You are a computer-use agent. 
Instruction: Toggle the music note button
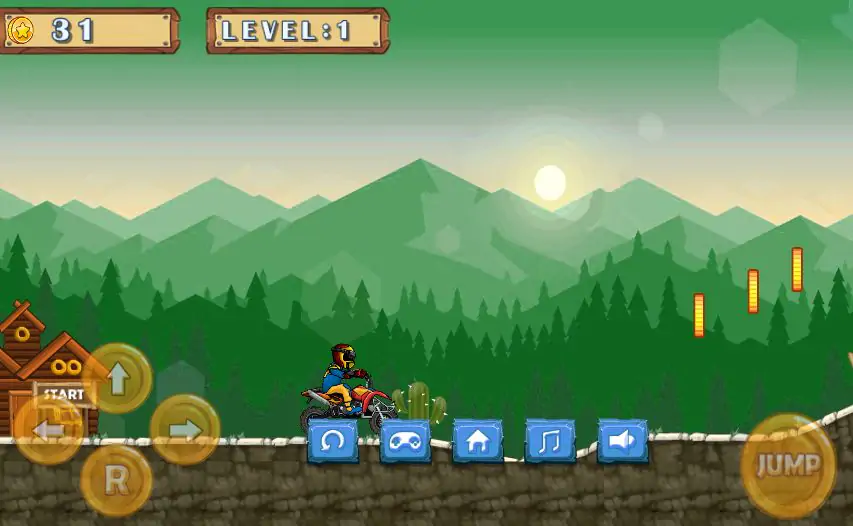click(x=550, y=441)
